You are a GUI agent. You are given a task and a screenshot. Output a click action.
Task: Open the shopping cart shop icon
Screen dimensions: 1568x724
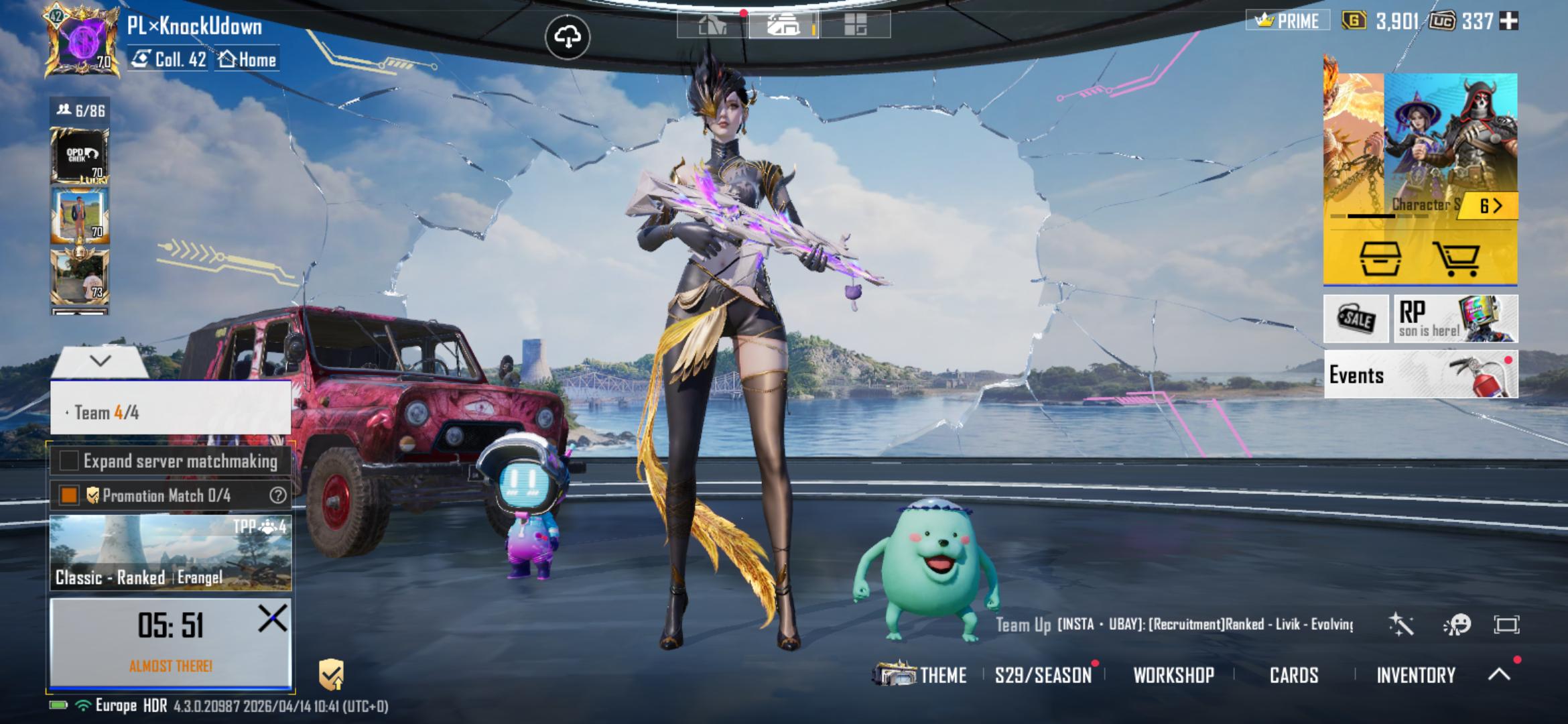coord(1455,258)
